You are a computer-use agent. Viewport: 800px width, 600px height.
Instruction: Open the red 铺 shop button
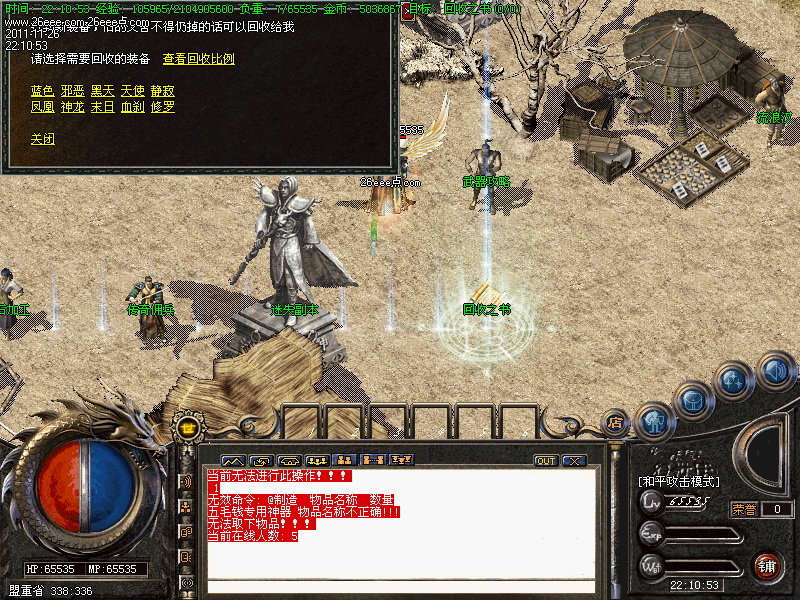click(x=768, y=566)
